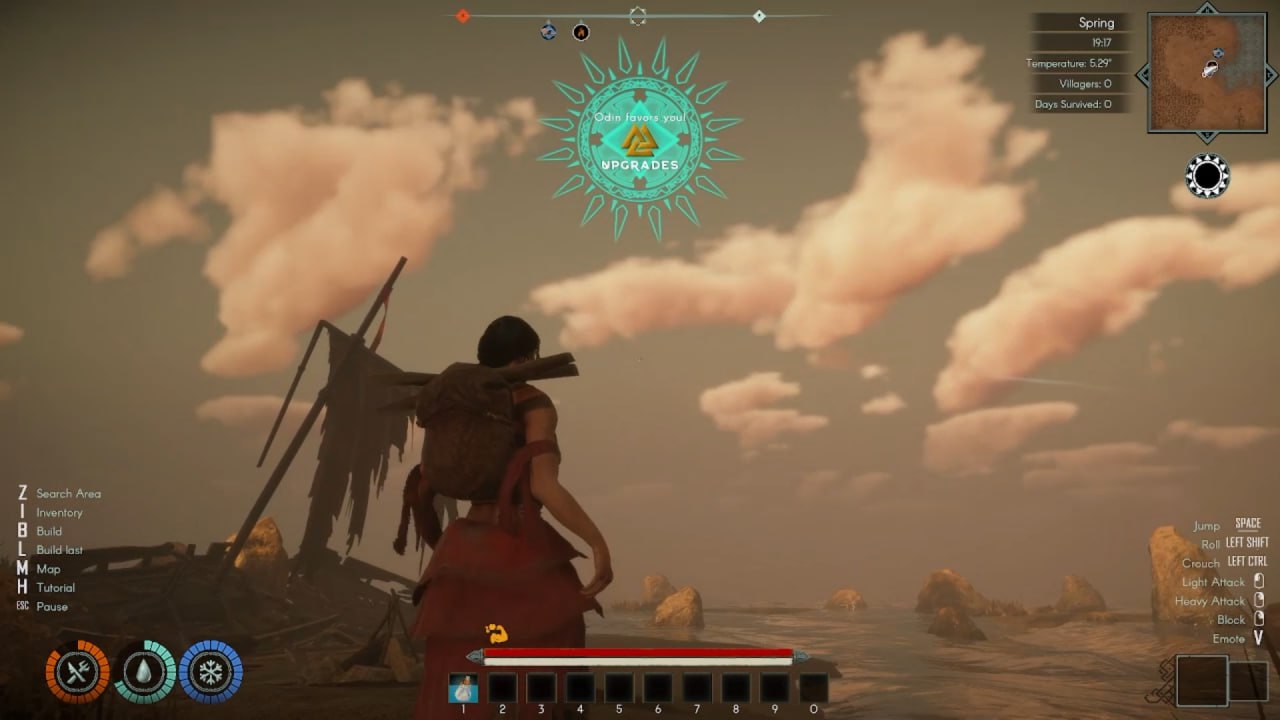Image resolution: width=1280 pixels, height=720 pixels.
Task: Select the campfire marker on the compass
Action: coord(581,32)
